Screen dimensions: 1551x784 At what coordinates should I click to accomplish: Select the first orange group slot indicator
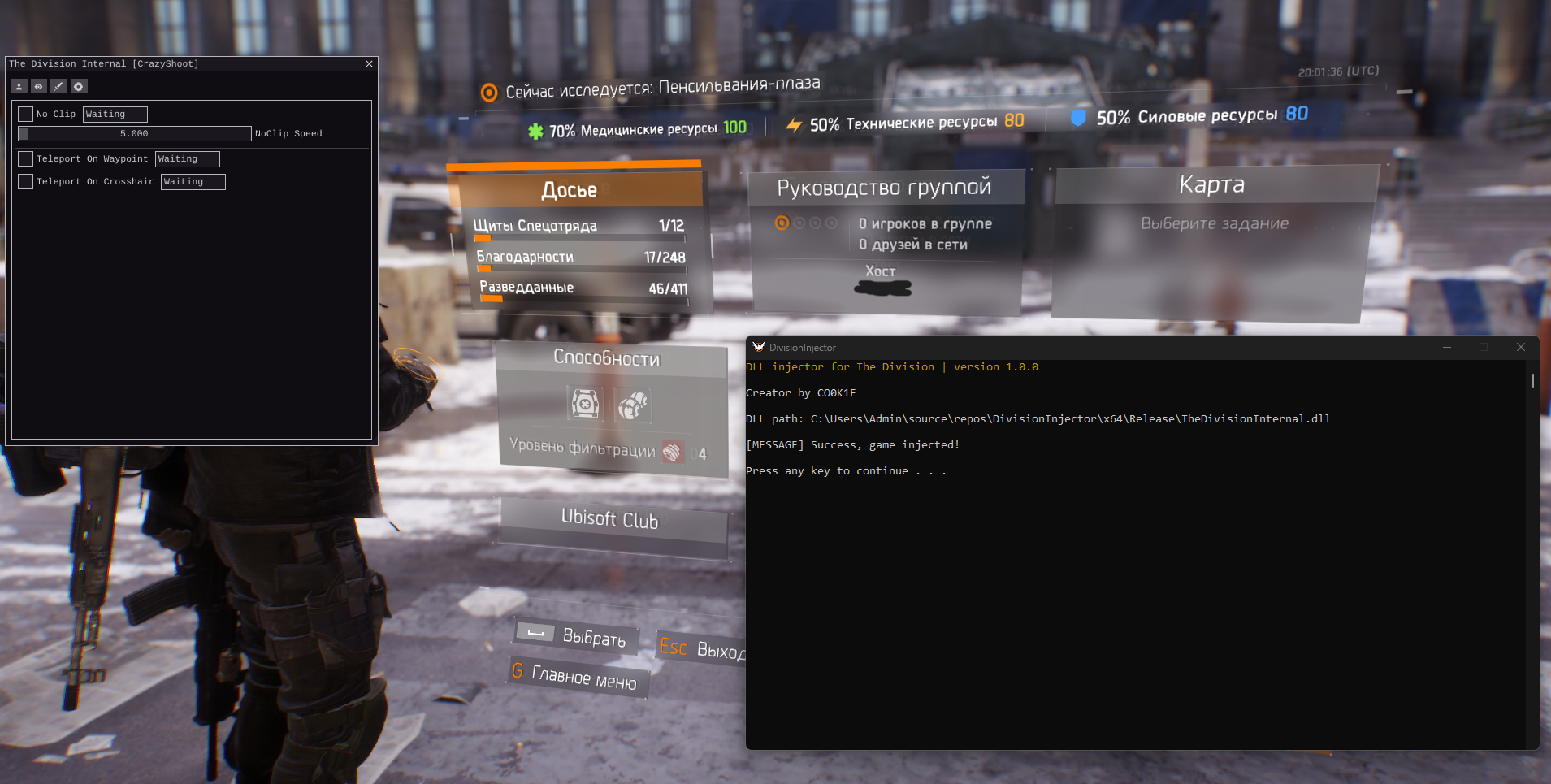point(782,222)
